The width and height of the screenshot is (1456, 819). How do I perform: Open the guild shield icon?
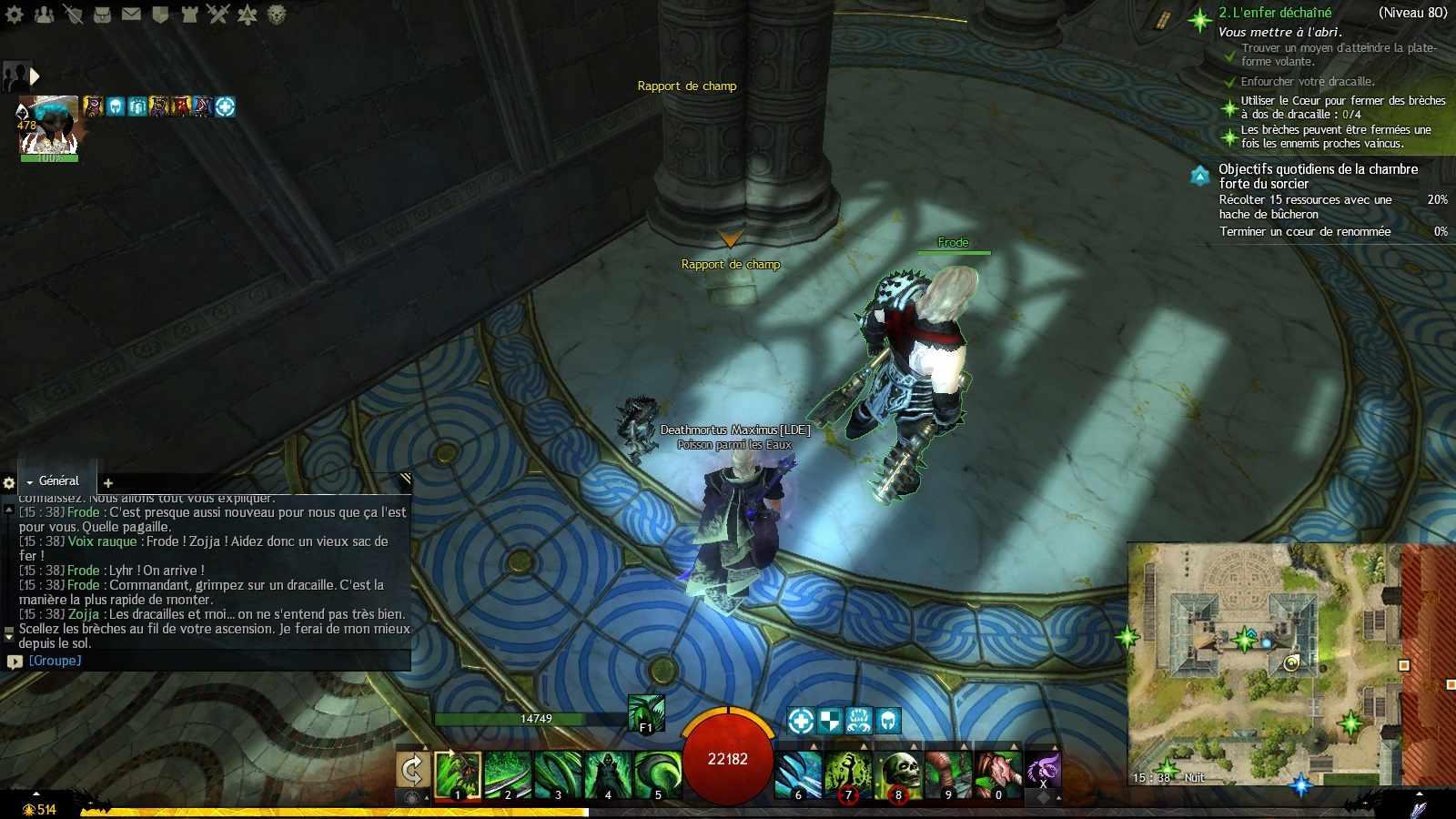click(160, 14)
